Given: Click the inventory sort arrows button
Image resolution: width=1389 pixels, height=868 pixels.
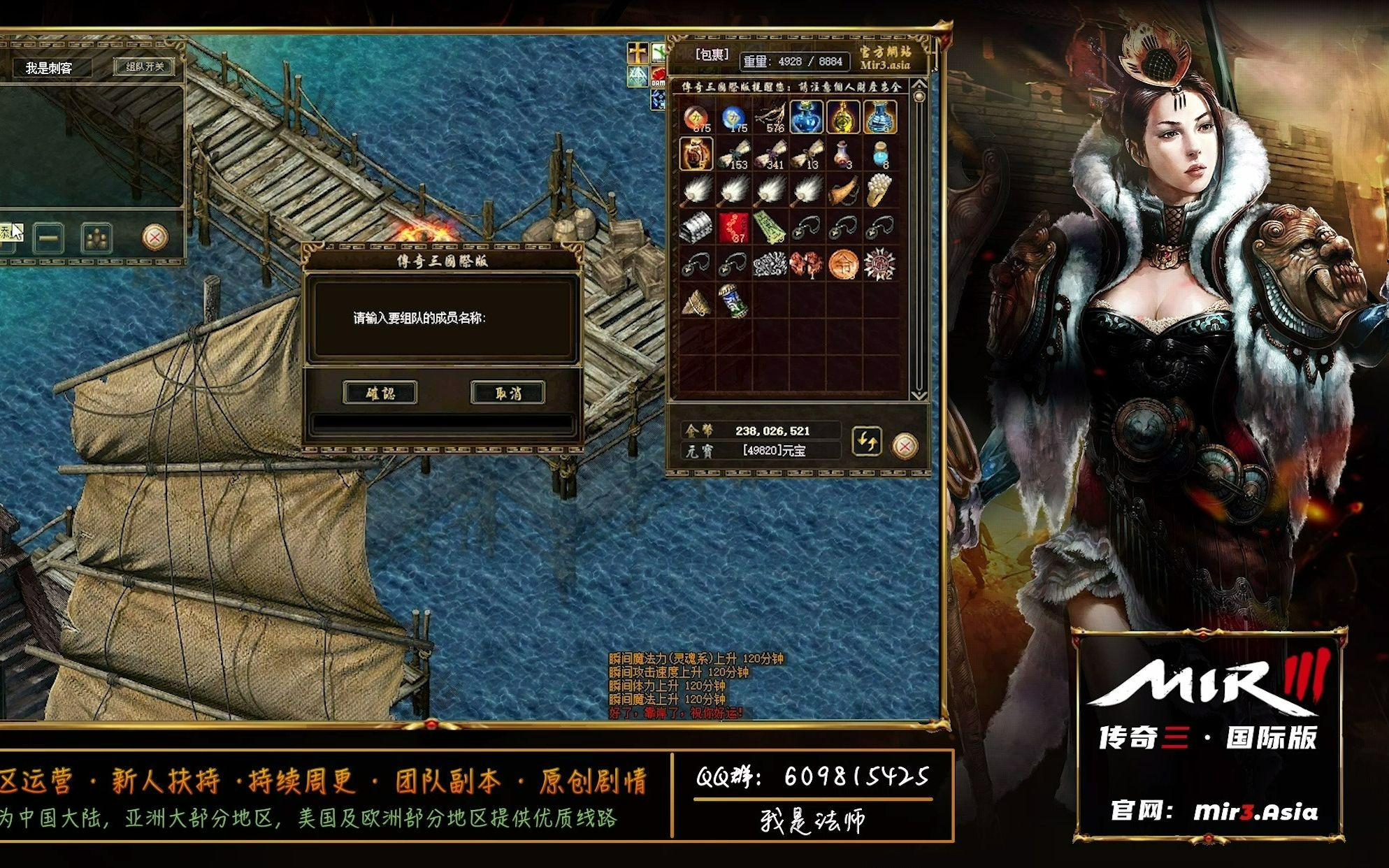Looking at the screenshot, I should tap(867, 442).
